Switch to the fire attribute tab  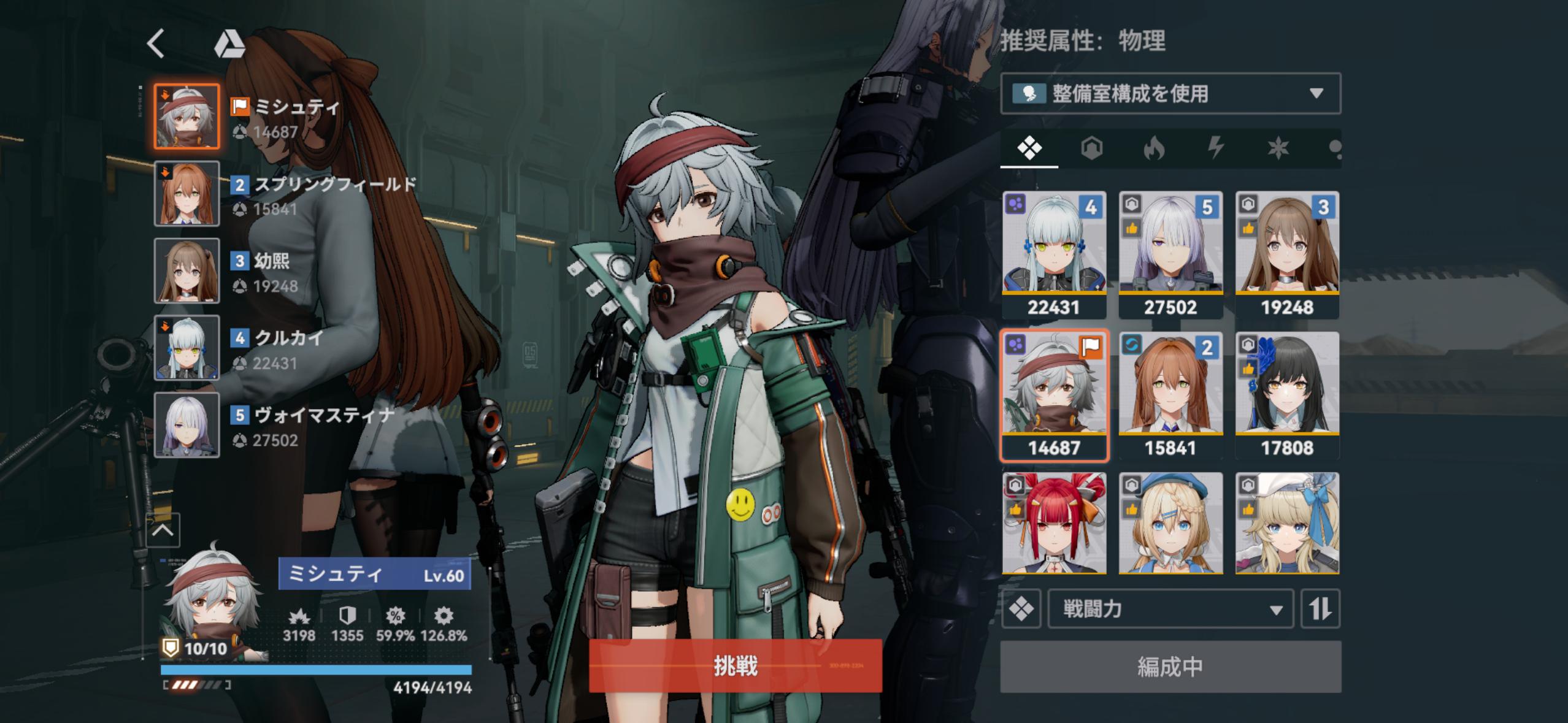[1153, 148]
